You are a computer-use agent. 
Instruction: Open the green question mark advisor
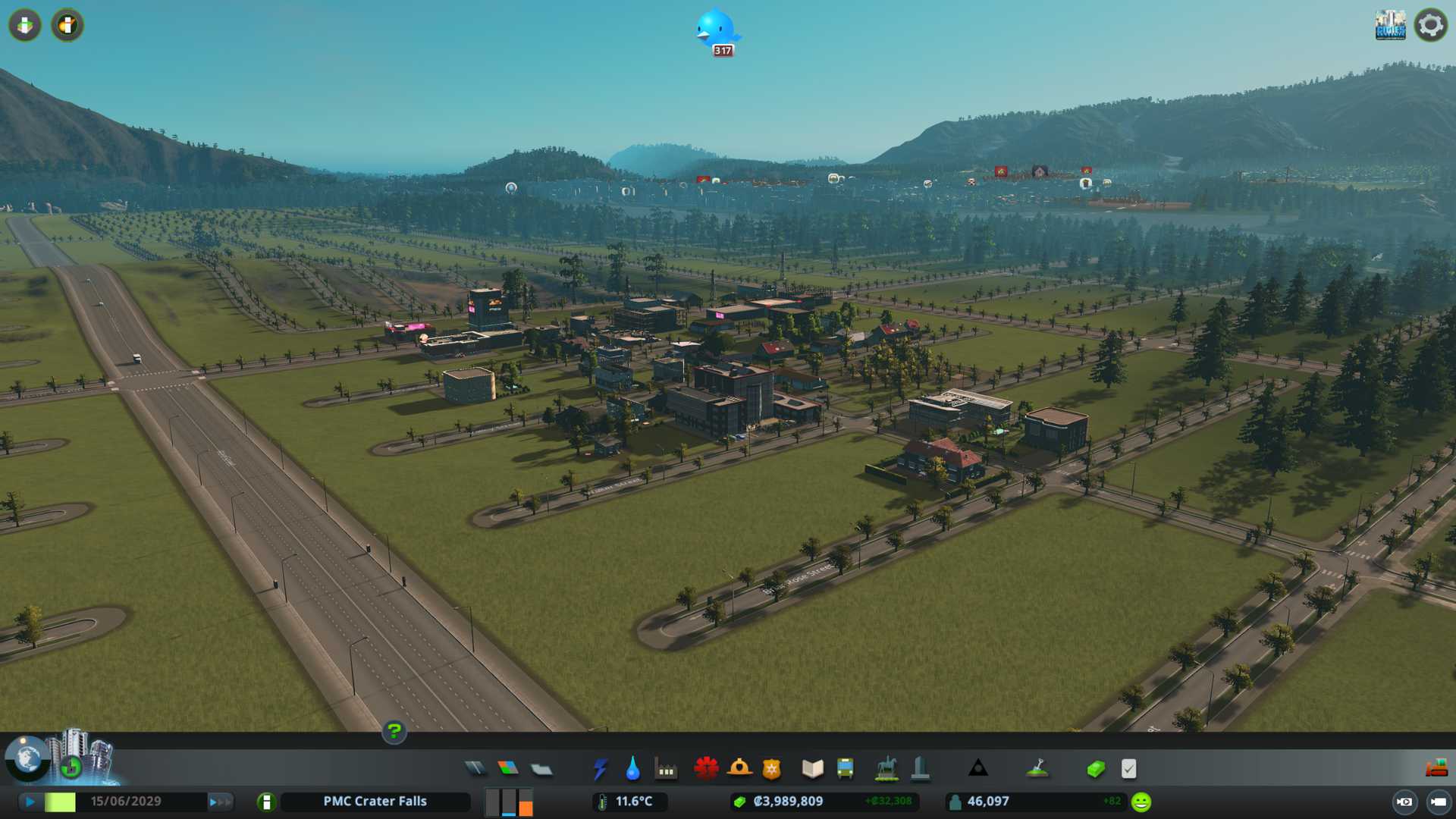[394, 732]
